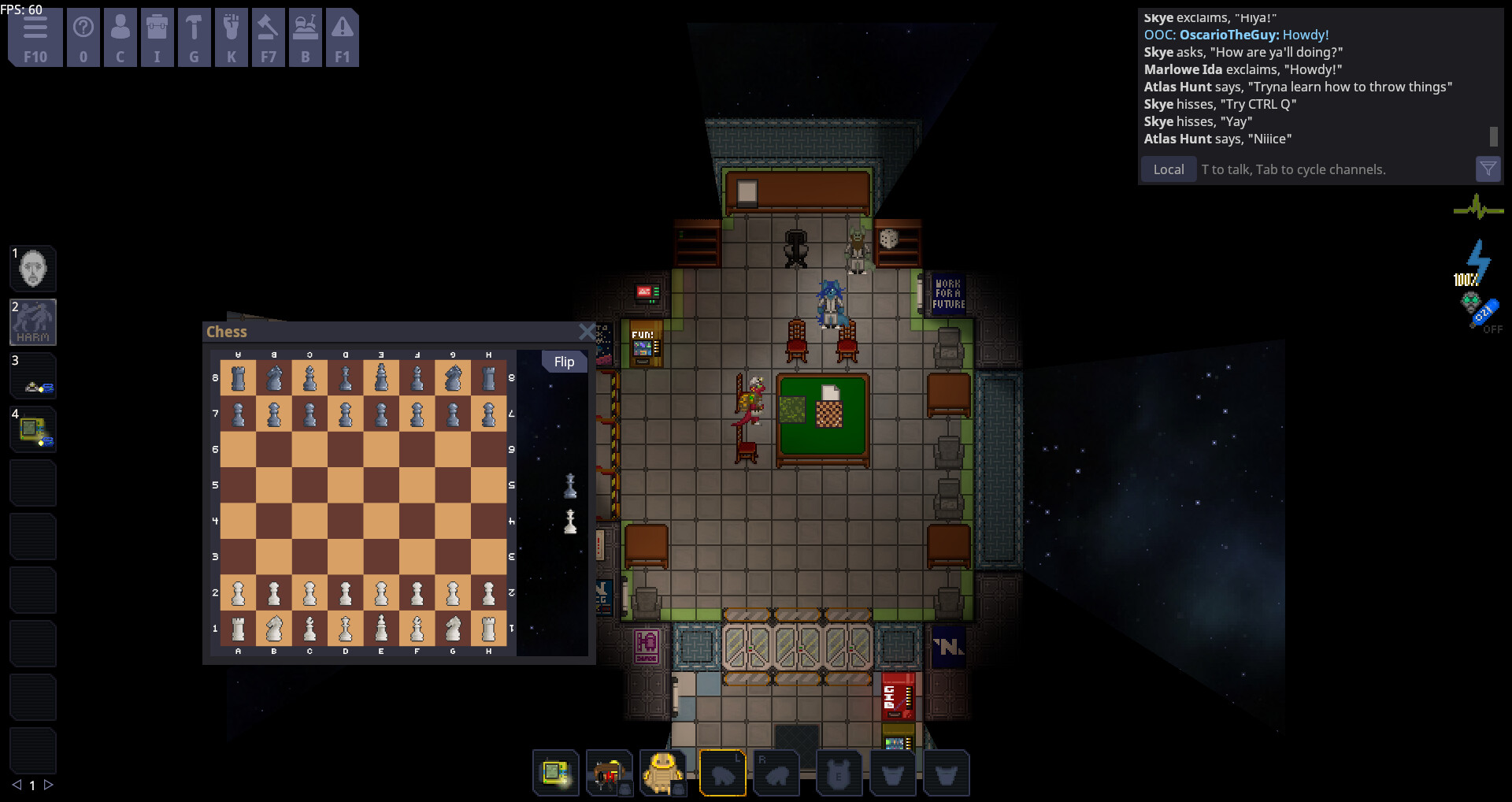Open the Guidebook question mark icon
This screenshot has height=802, width=1512.
(x=83, y=37)
